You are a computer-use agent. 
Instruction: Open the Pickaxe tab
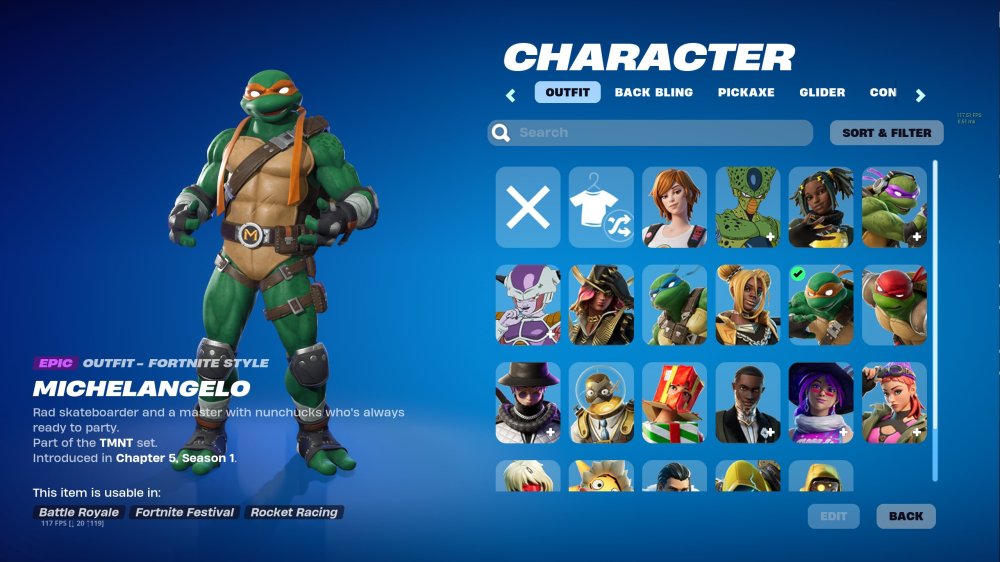(746, 93)
